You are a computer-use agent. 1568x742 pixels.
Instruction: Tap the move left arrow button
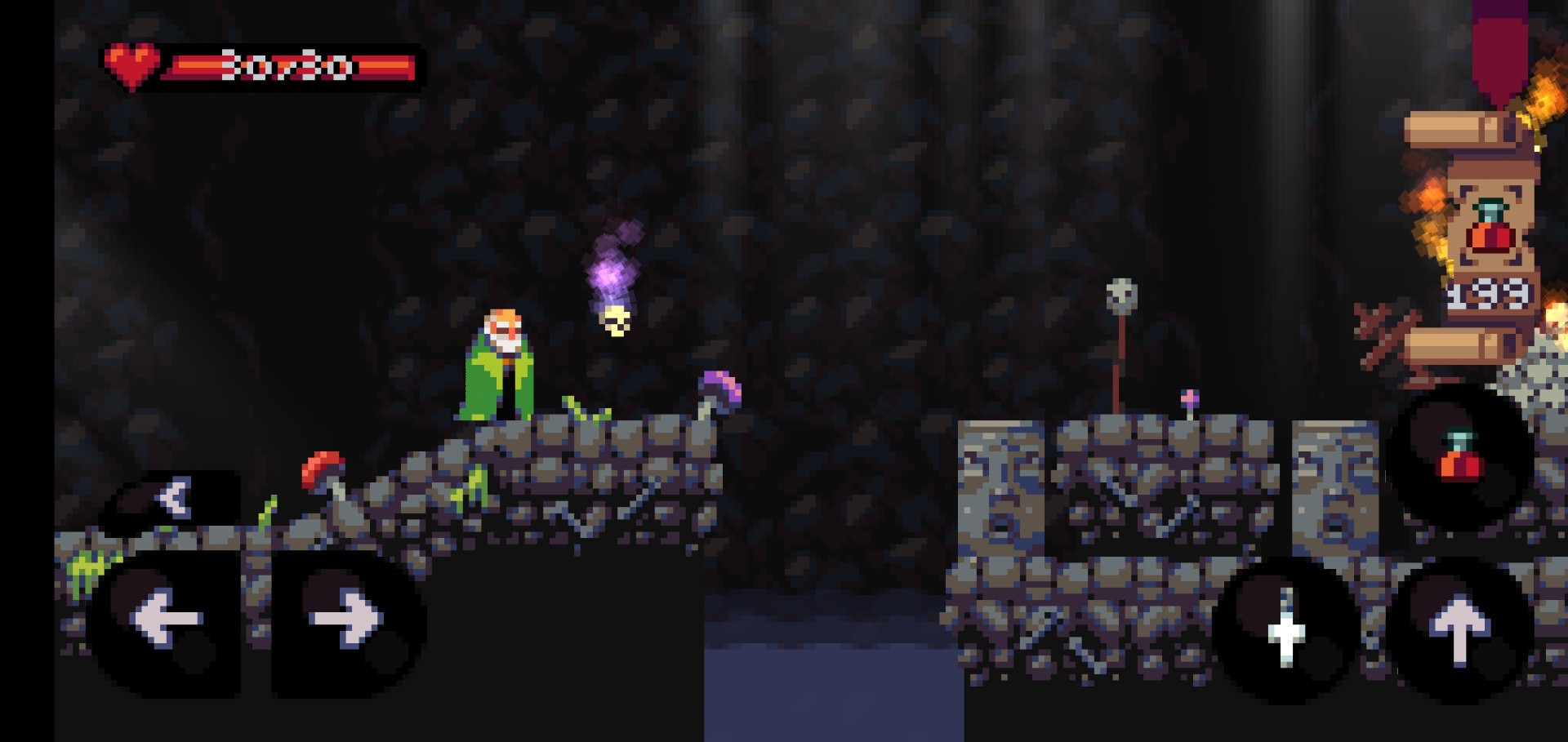(166, 620)
